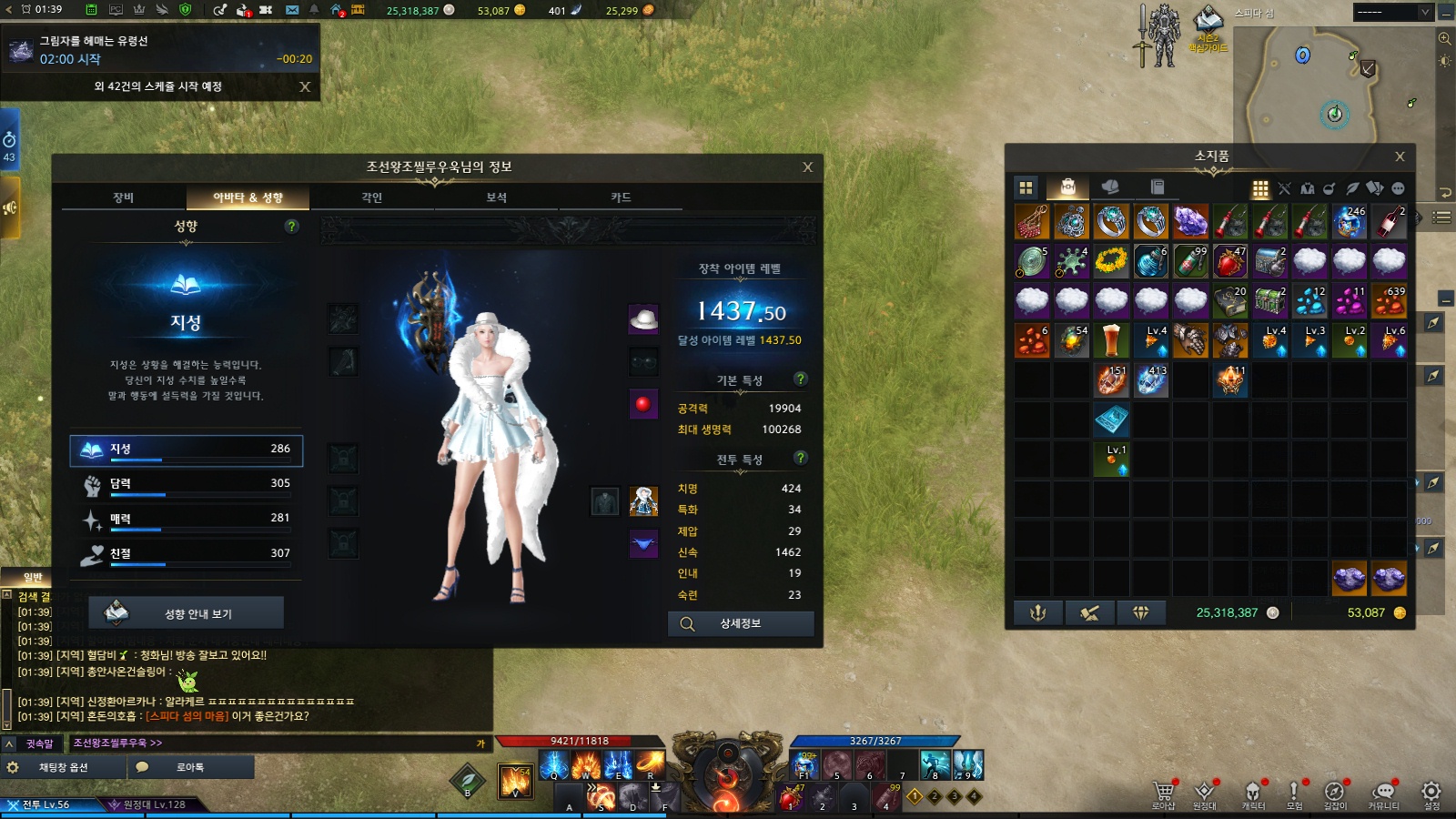Screen dimensions: 1456x819
Task: Click the 성향 안내 보기 button
Action: click(187, 613)
